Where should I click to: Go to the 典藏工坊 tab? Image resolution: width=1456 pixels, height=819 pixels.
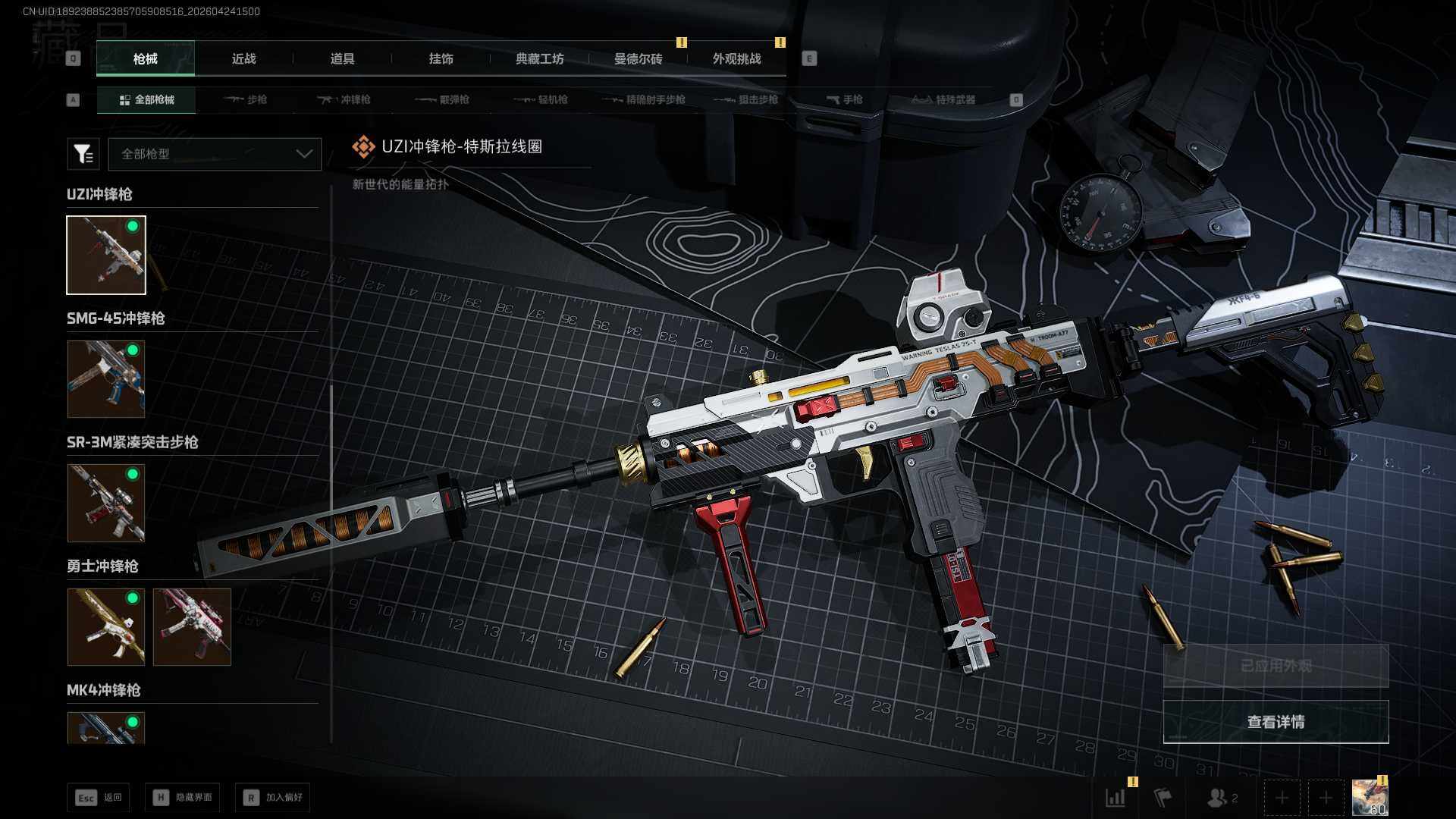[x=539, y=59]
